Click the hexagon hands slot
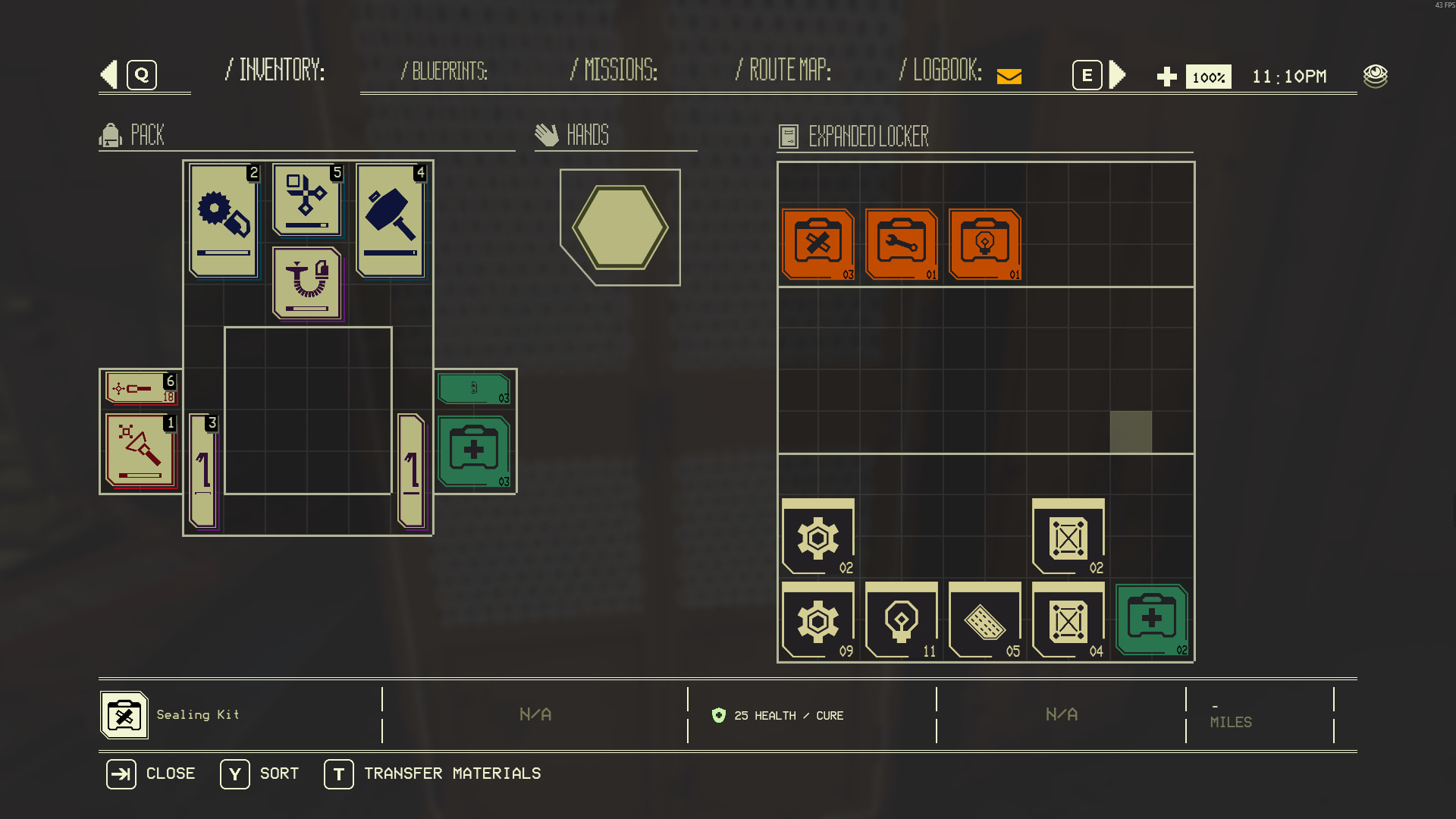 [x=620, y=227]
